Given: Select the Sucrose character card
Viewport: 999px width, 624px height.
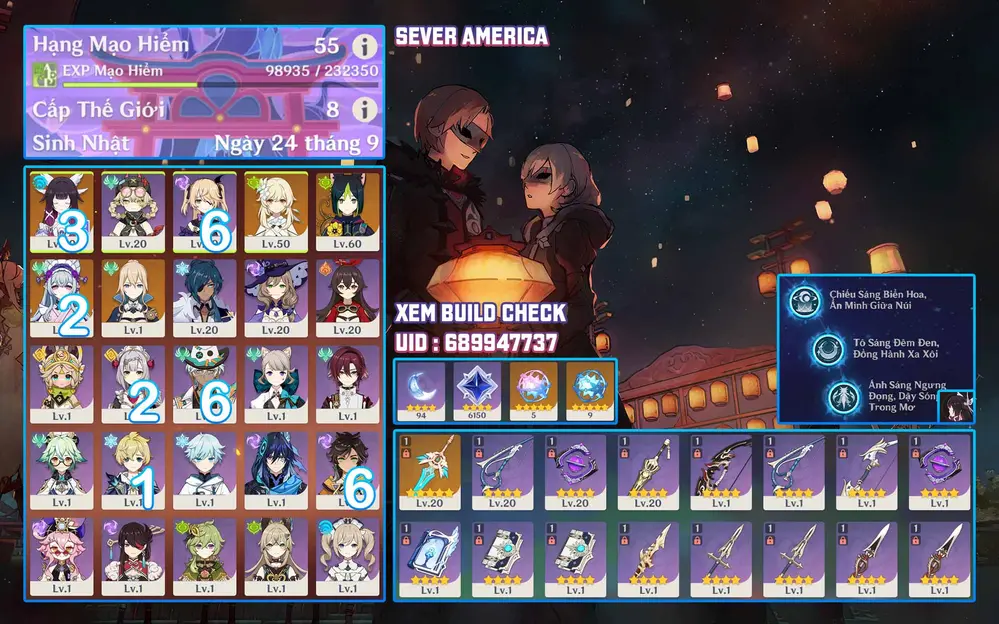Looking at the screenshot, I should (x=62, y=470).
